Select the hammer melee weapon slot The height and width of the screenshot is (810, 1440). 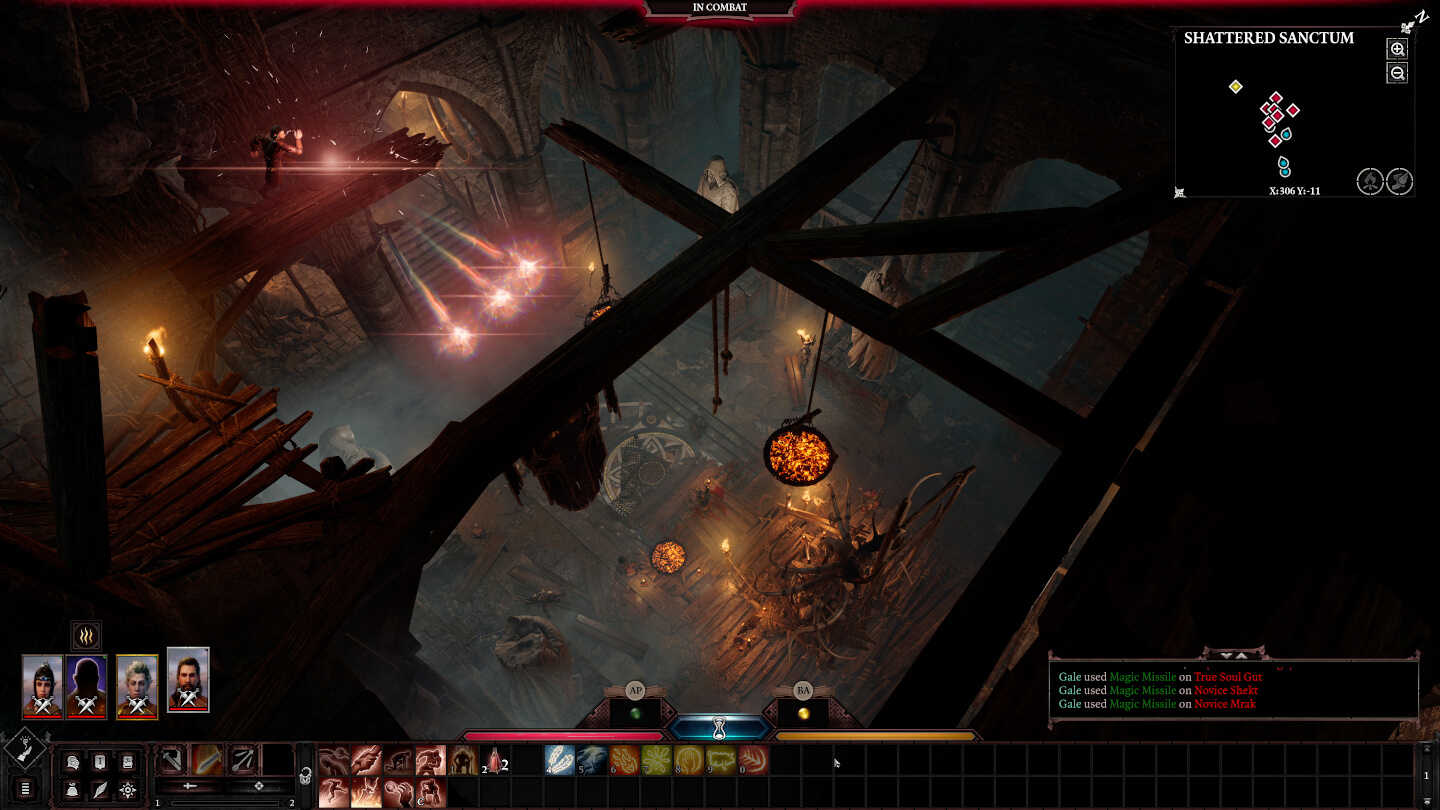(172, 761)
